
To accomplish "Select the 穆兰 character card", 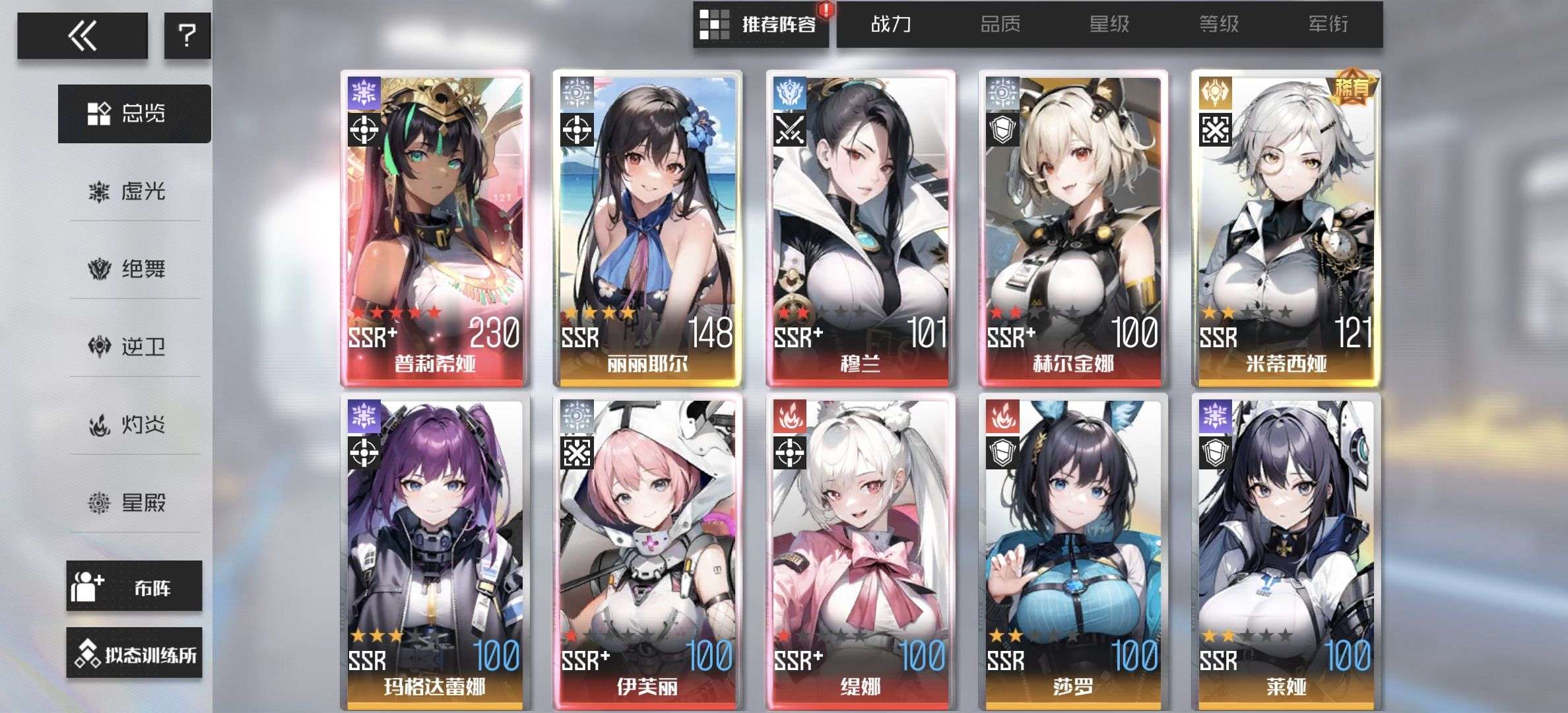I will [861, 228].
